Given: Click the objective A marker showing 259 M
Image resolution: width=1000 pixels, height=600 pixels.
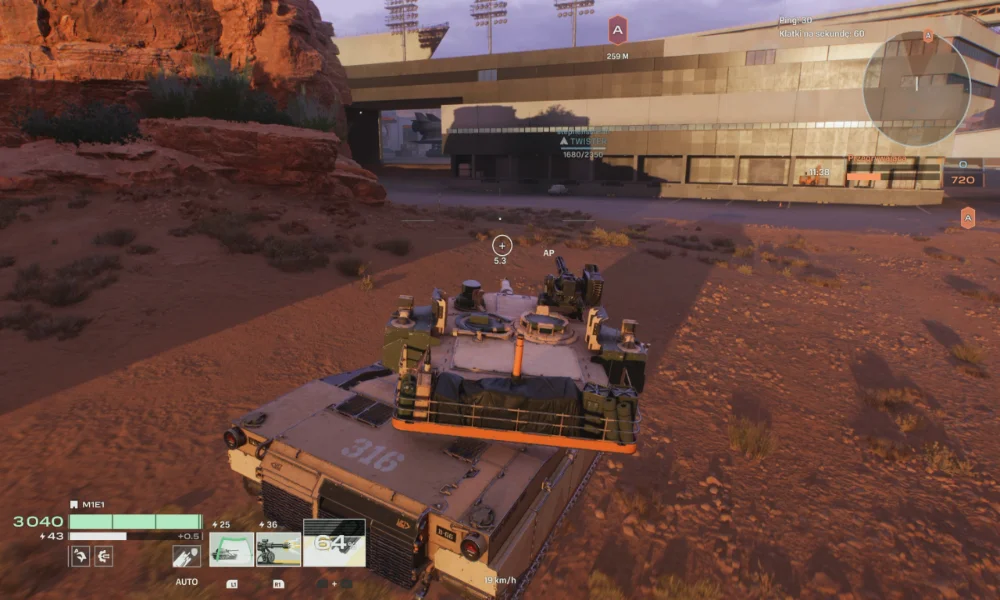Looking at the screenshot, I should pos(617,31).
